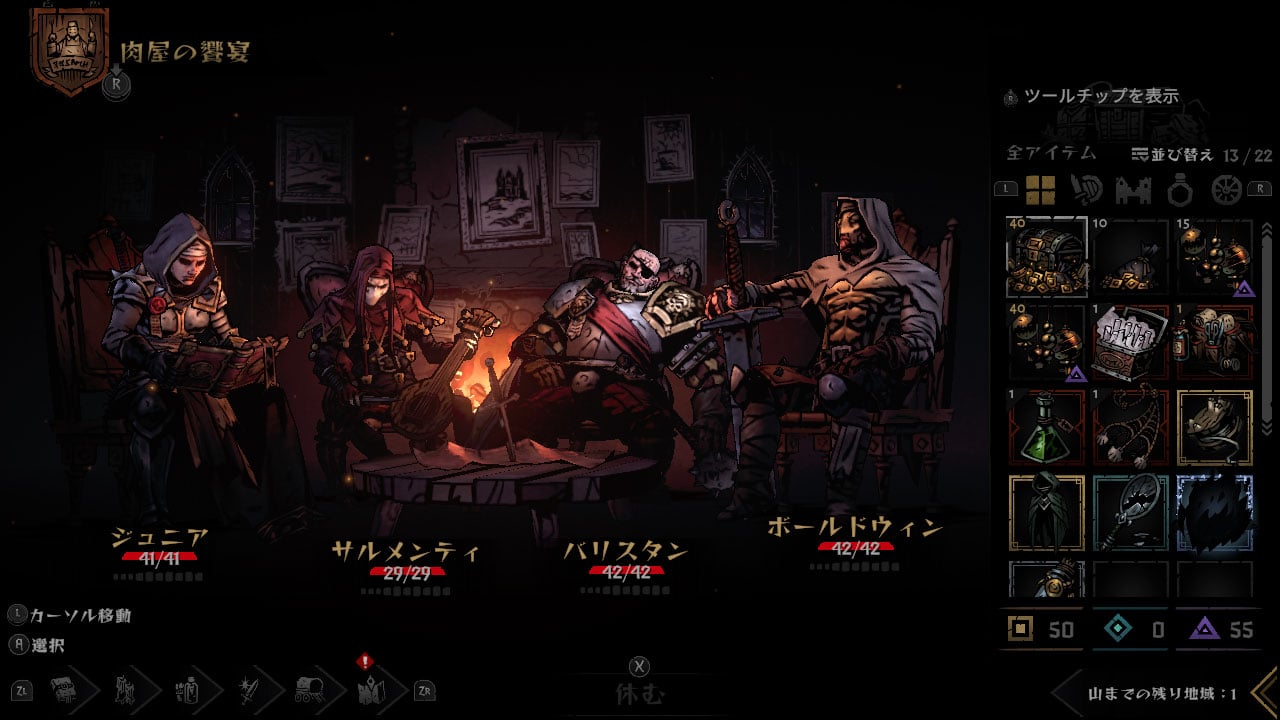Select the open box of white vials
Screen dimensions: 1280x720
1131,342
